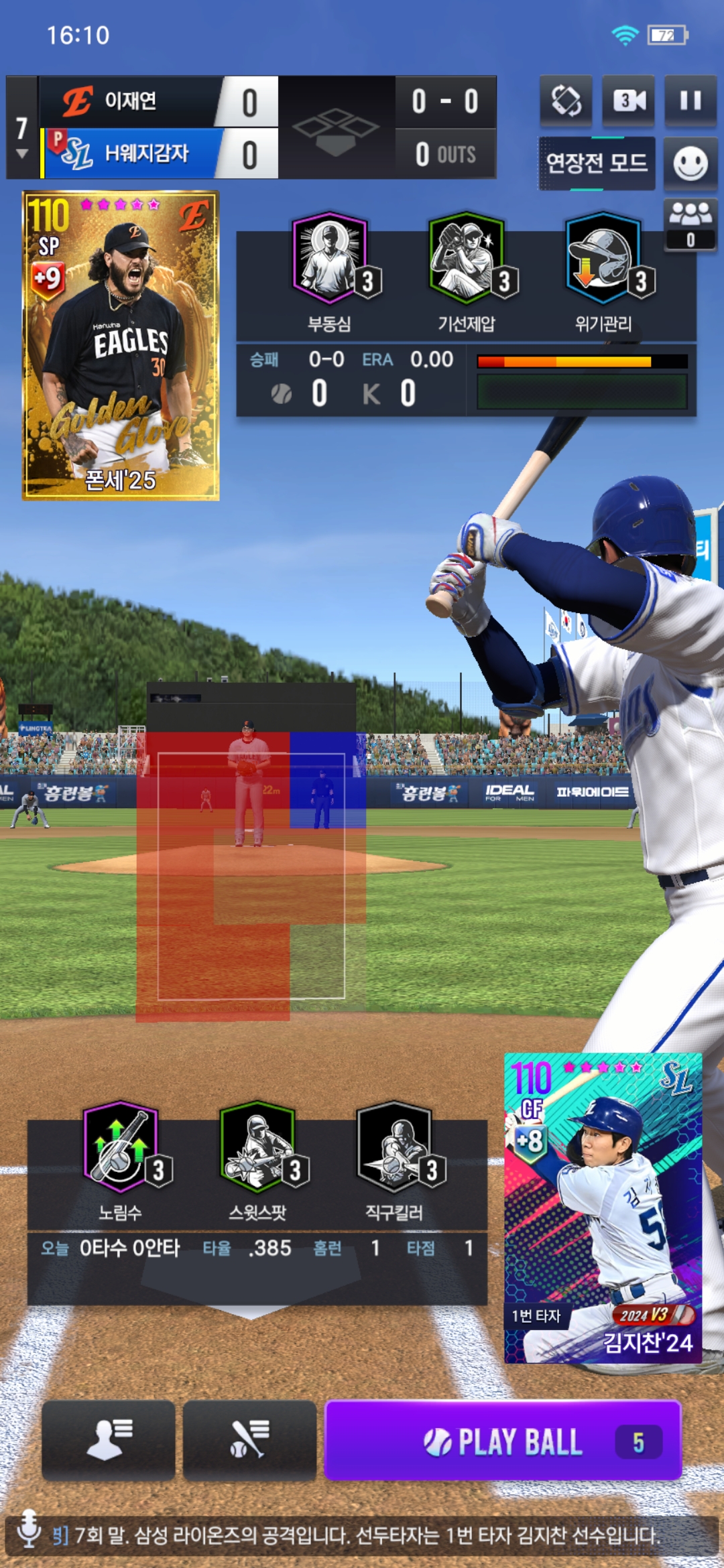724x1568 pixels.
Task: Inspect the 위기관리 pitcher skill
Action: tap(603, 258)
